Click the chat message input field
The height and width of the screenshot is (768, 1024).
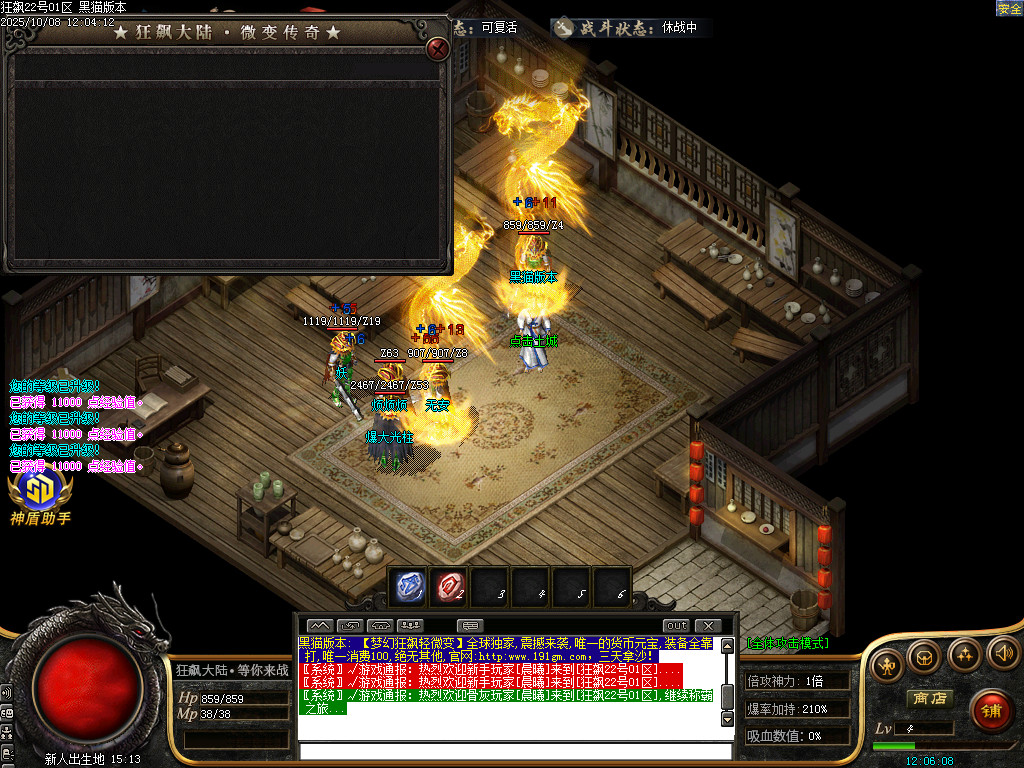(515, 751)
